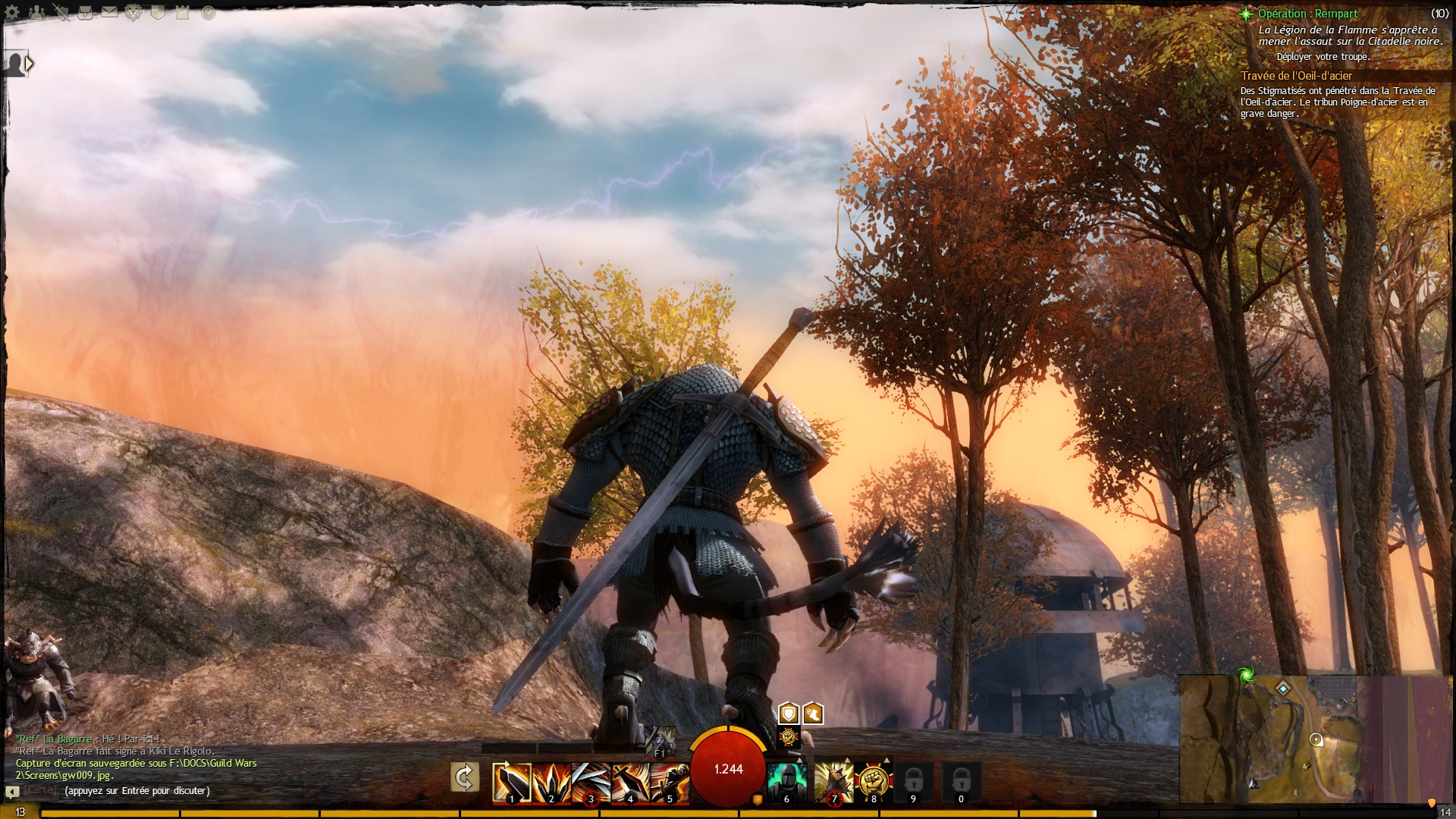This screenshot has height=819, width=1456.
Task: Open the contacts and friends panel
Action: tap(36, 12)
